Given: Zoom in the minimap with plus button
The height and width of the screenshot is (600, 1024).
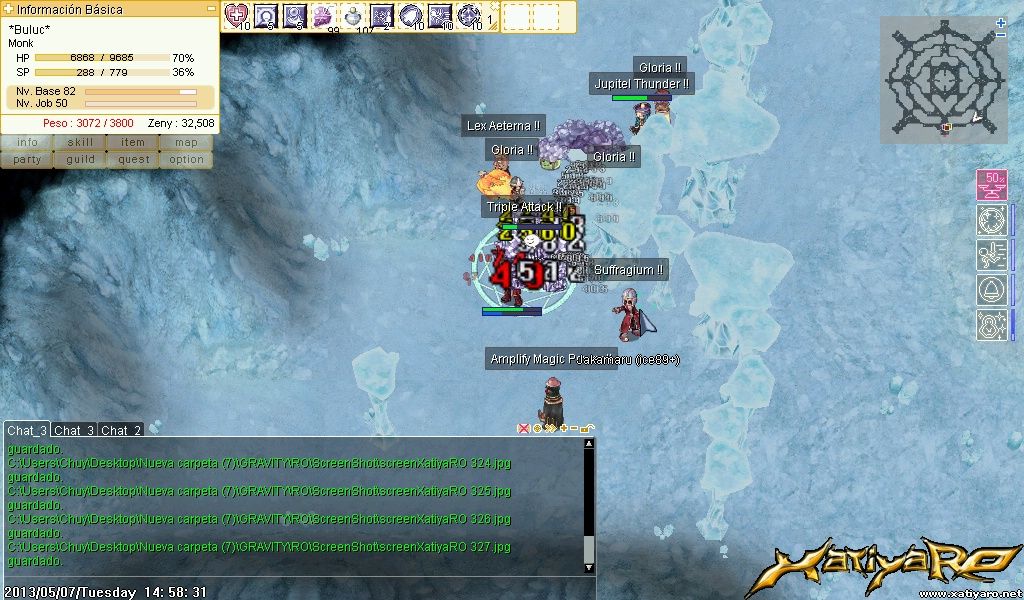Looking at the screenshot, I should [x=1001, y=23].
